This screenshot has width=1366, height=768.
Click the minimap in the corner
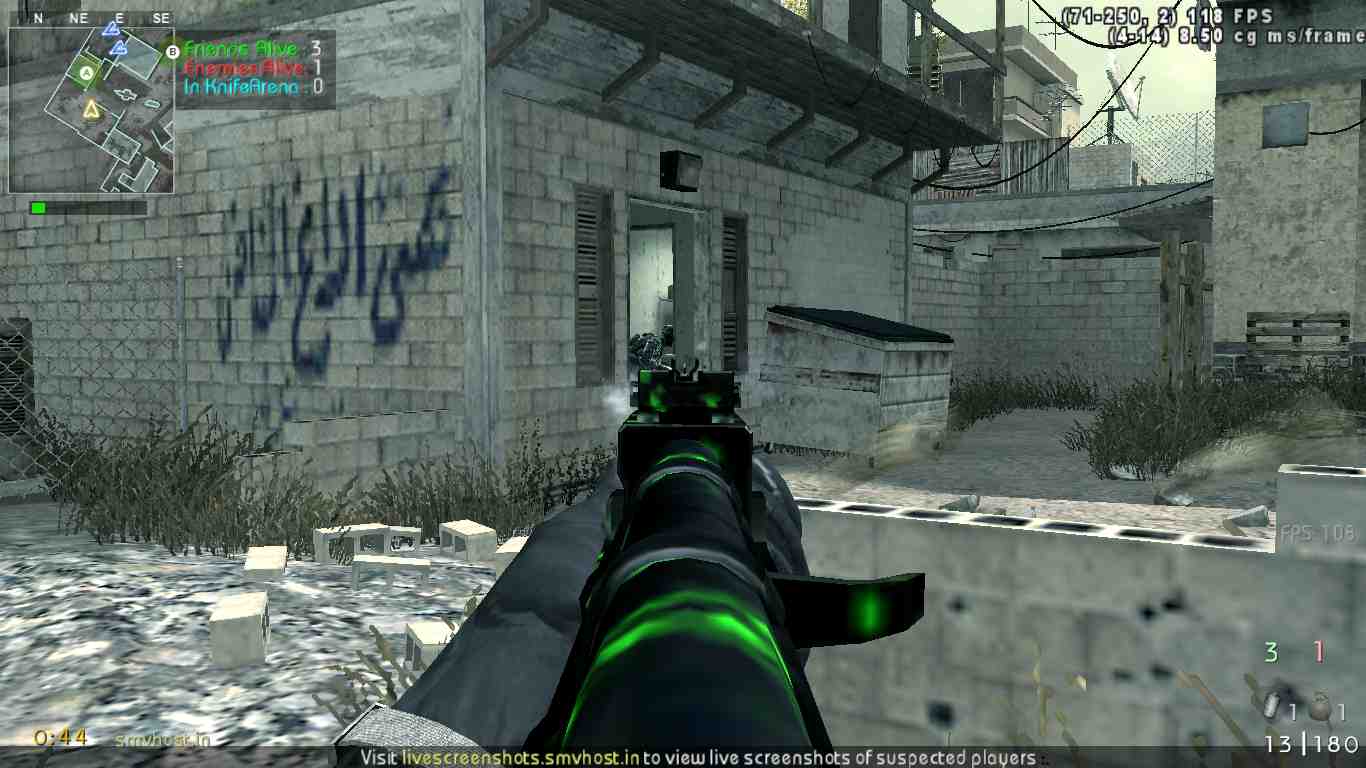pyautogui.click(x=91, y=110)
